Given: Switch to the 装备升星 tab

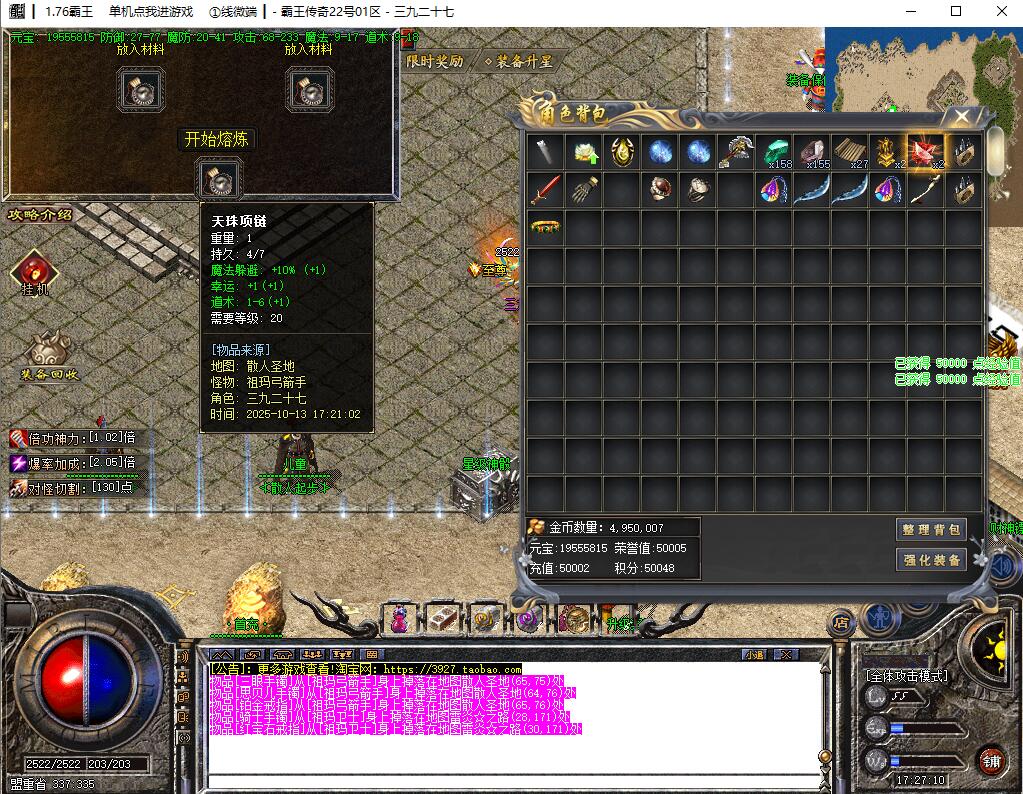Looking at the screenshot, I should 518,61.
